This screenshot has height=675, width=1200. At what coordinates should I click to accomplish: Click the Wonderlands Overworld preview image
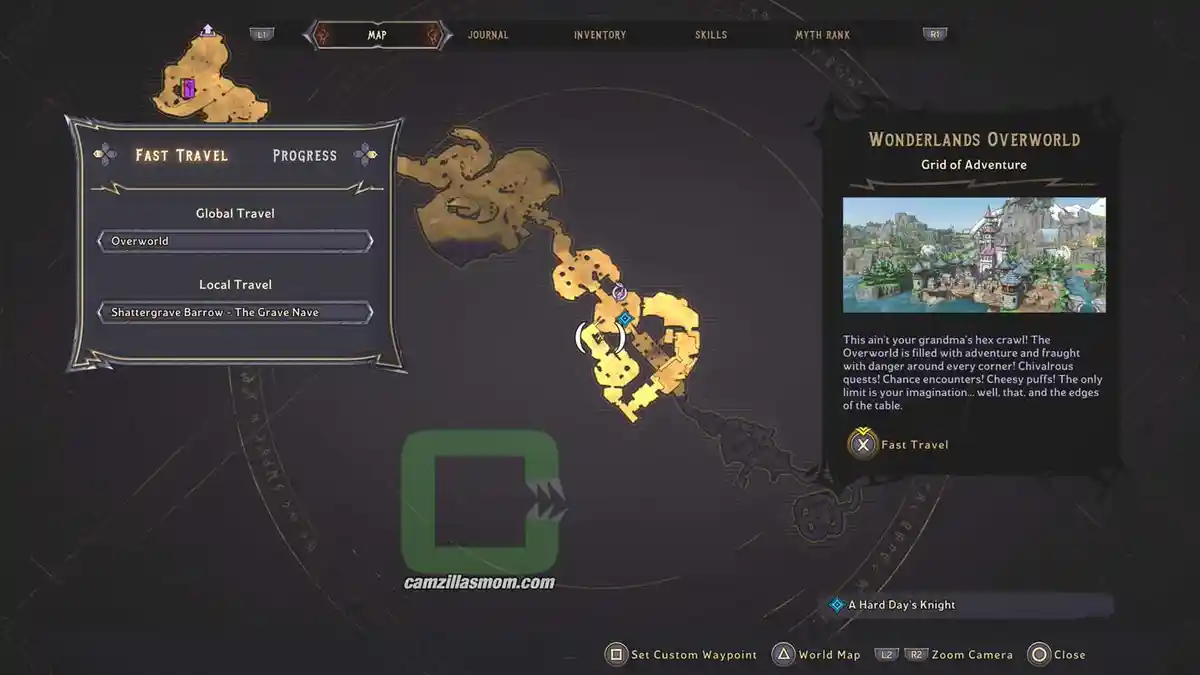(974, 255)
